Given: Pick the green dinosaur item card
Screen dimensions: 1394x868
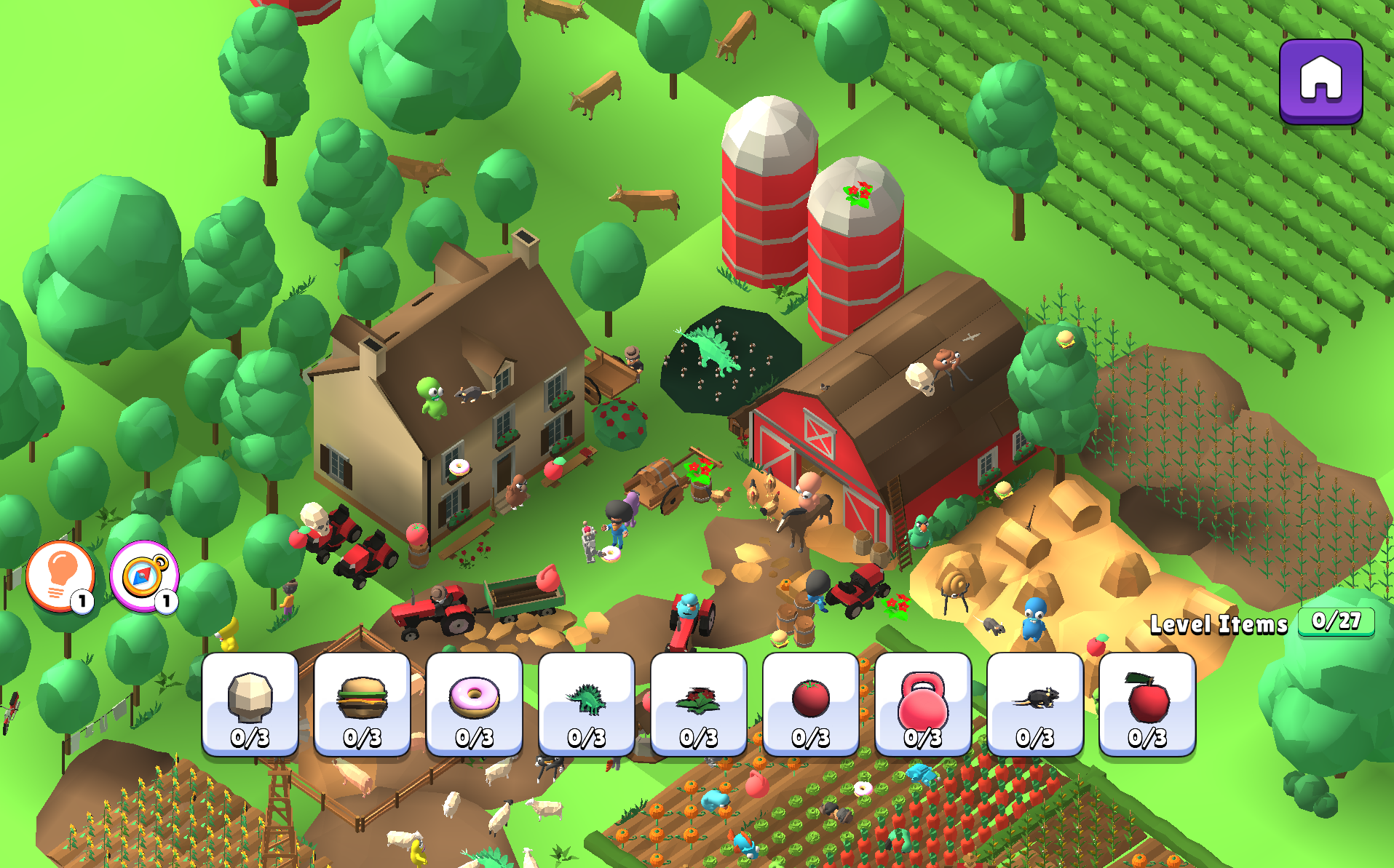Looking at the screenshot, I should [x=586, y=704].
